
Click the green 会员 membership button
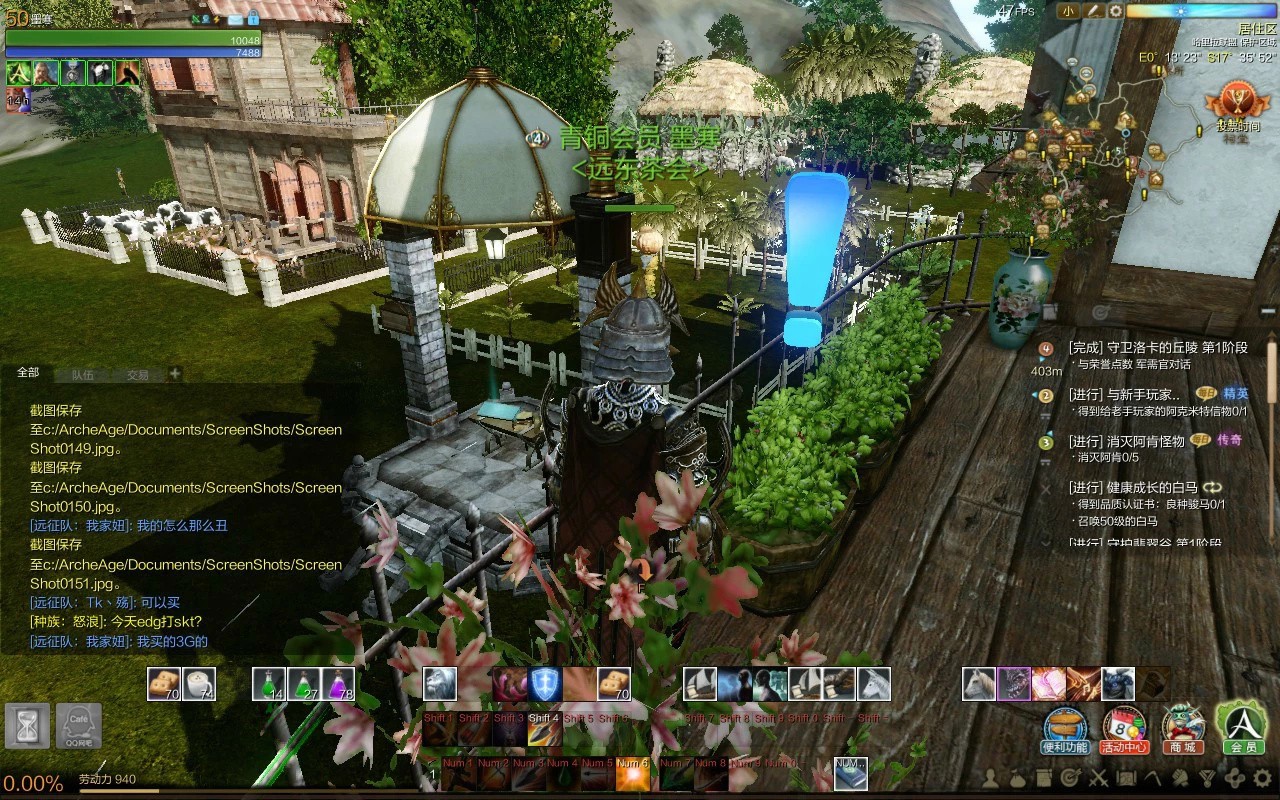click(1241, 727)
